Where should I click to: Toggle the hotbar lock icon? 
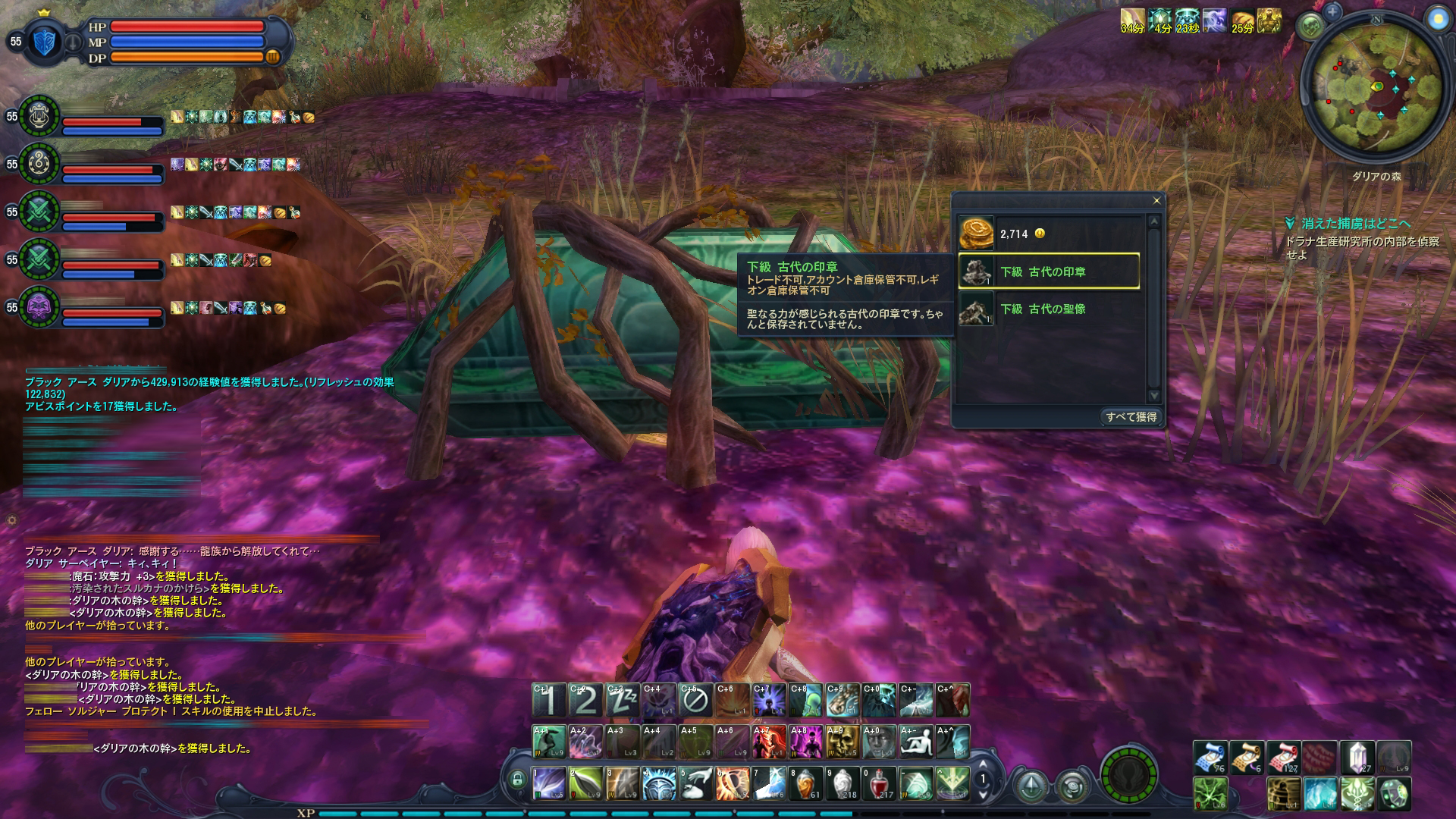(x=518, y=779)
